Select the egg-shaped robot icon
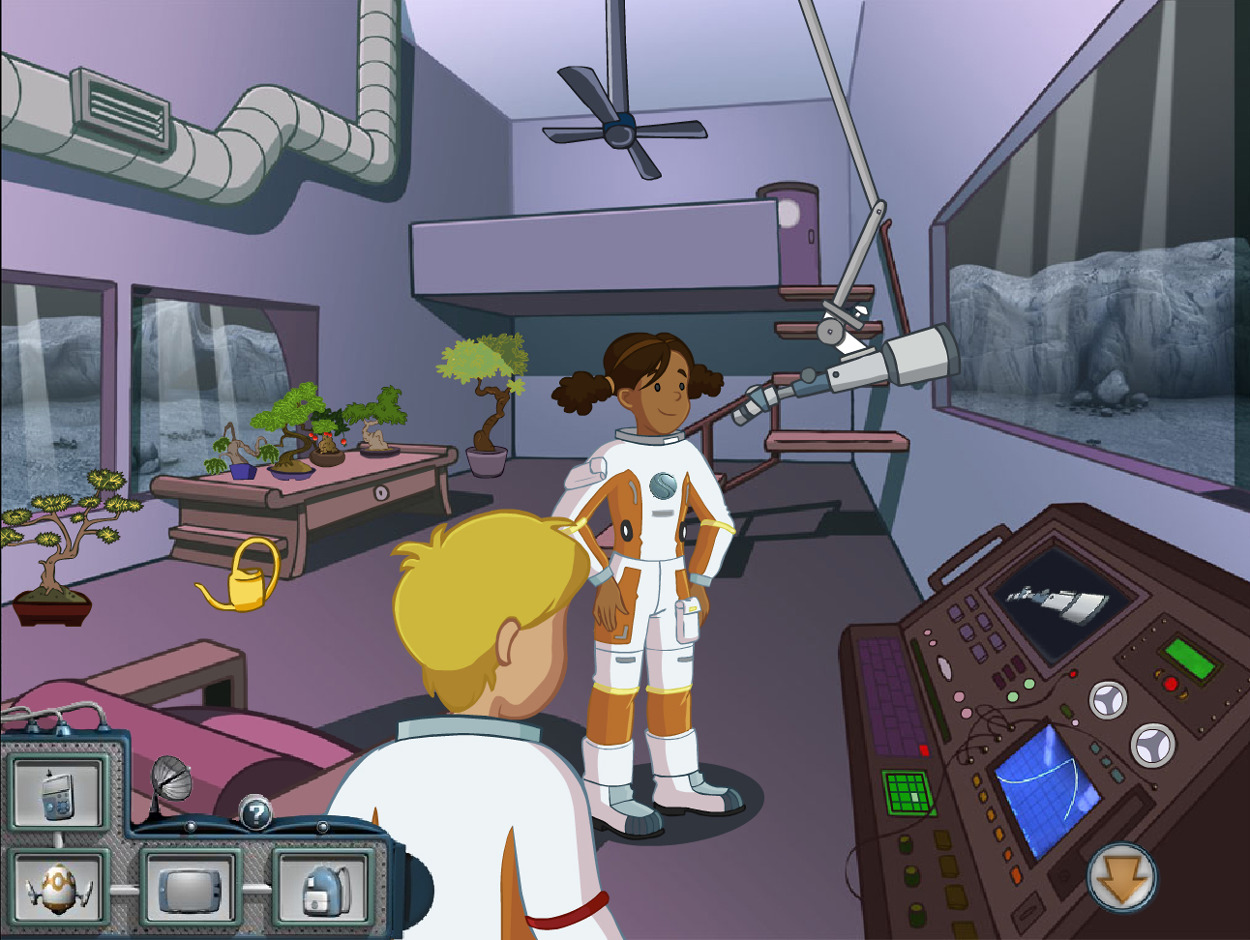 coord(57,887)
